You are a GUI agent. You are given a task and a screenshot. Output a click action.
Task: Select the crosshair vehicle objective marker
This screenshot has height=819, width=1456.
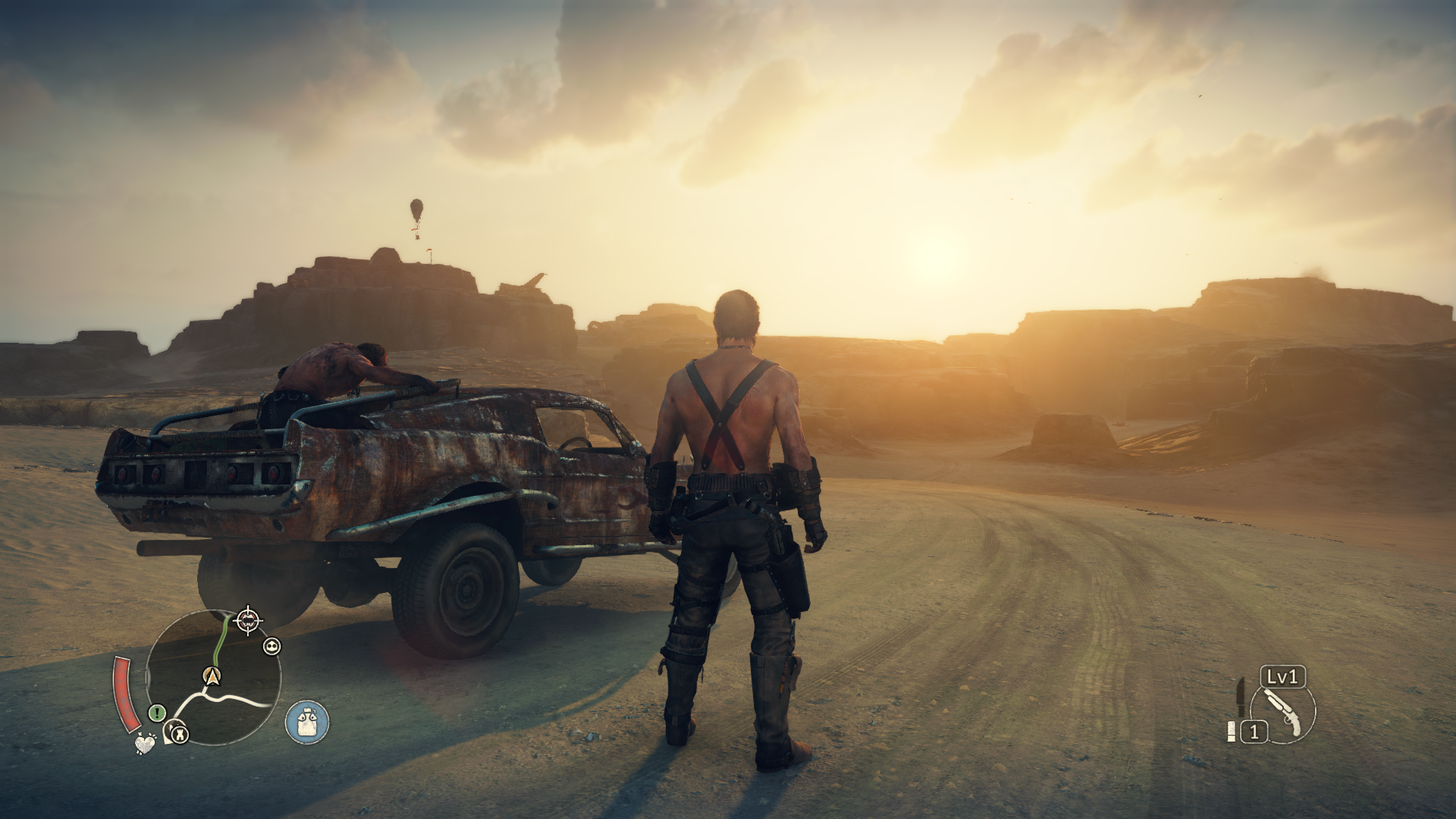click(248, 621)
